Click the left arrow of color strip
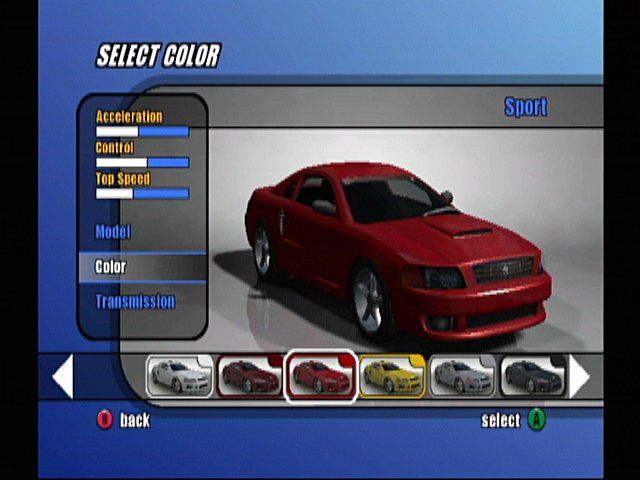Screen dimensions: 640x480 click(63, 377)
